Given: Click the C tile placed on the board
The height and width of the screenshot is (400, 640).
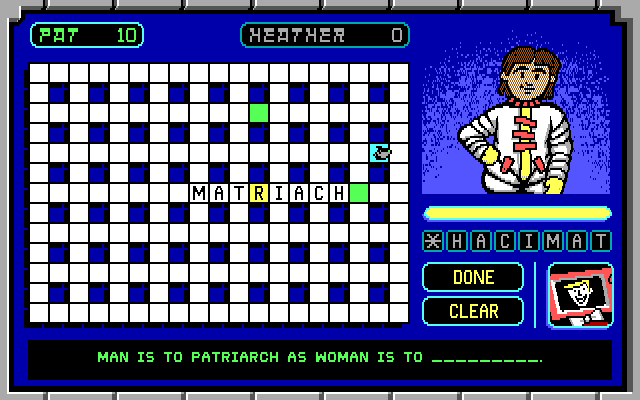Looking at the screenshot, I should click(x=319, y=193).
